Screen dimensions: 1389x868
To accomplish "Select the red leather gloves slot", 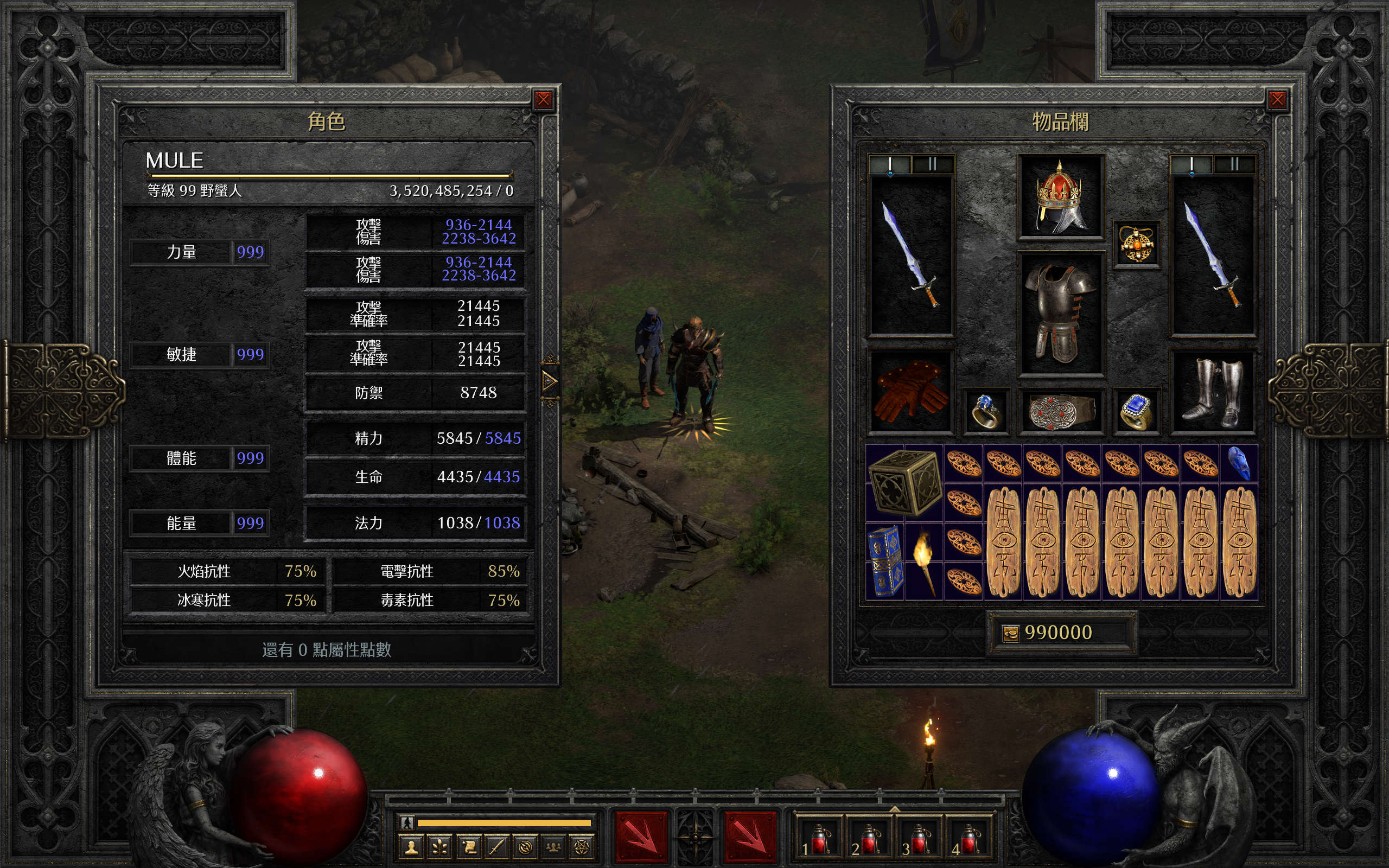I will 910,392.
